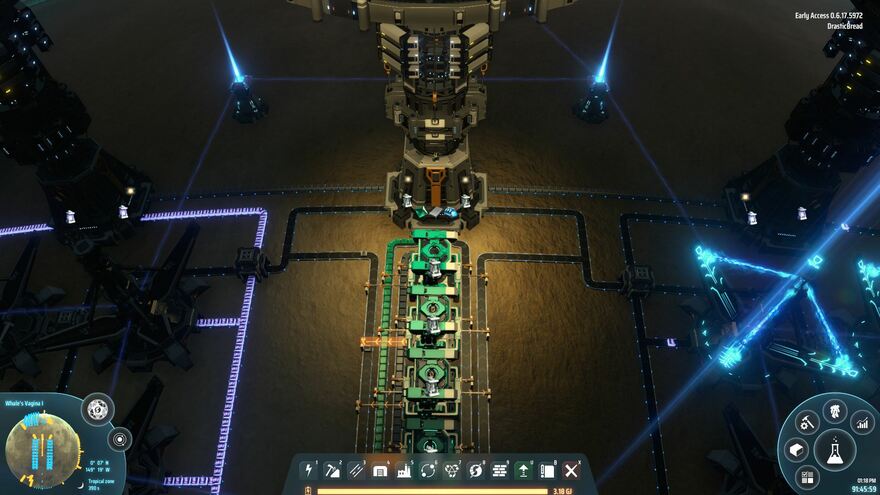Open the cube inventory button
This screenshot has width=880, height=495.
coord(796,450)
